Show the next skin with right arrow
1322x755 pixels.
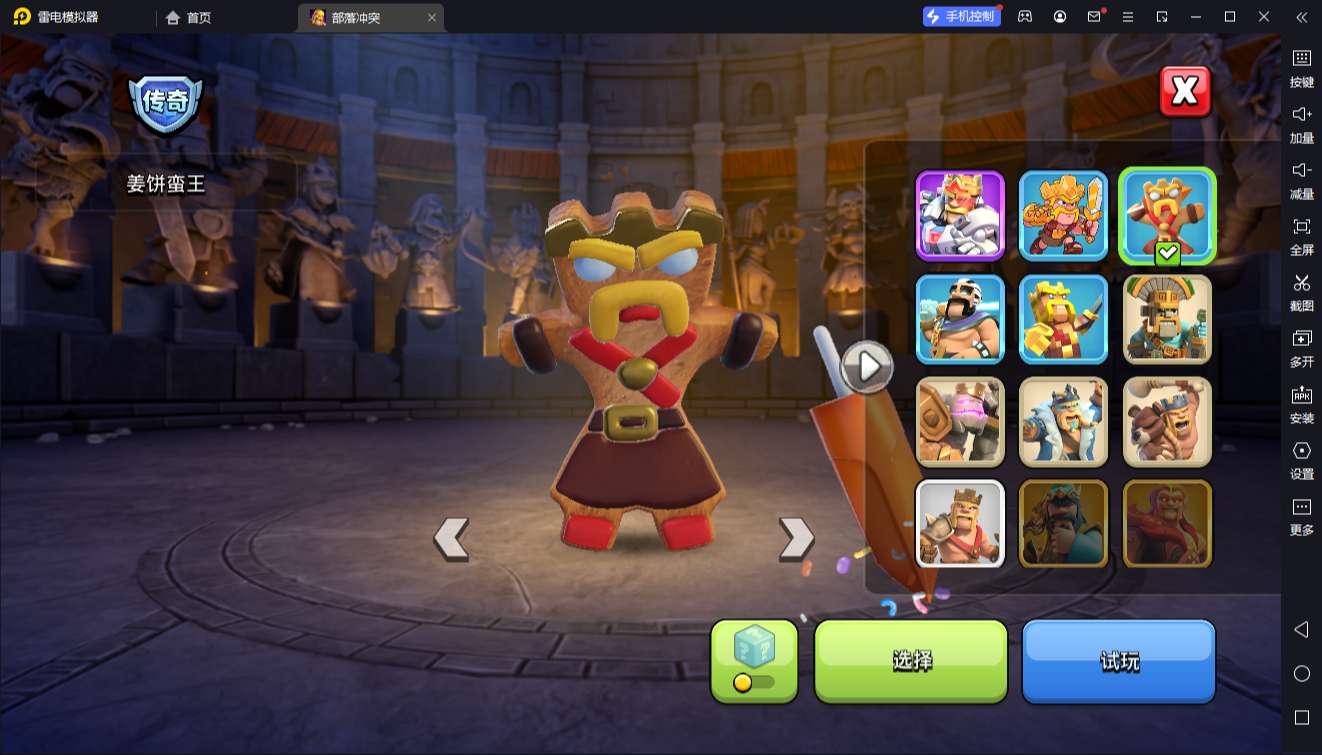pyautogui.click(x=796, y=539)
